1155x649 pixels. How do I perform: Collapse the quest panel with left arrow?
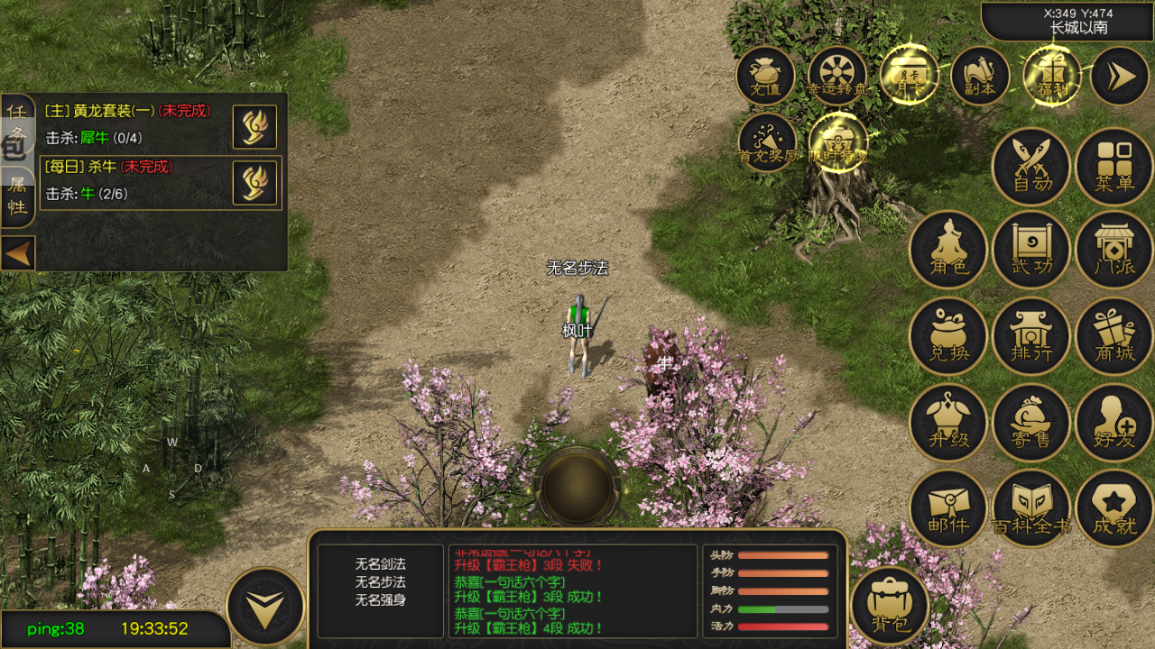click(x=18, y=254)
